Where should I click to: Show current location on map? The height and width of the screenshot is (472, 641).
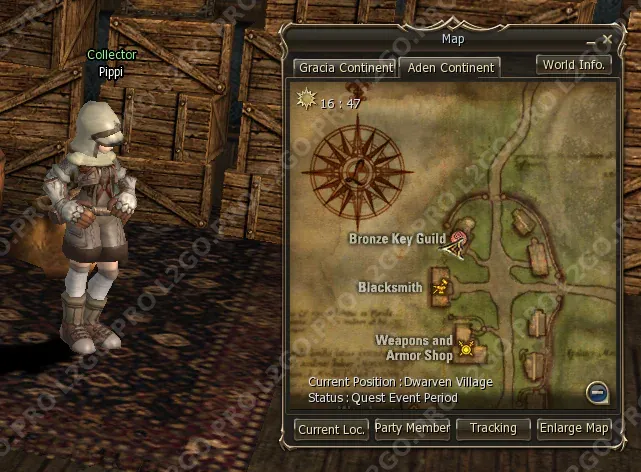(x=330, y=429)
